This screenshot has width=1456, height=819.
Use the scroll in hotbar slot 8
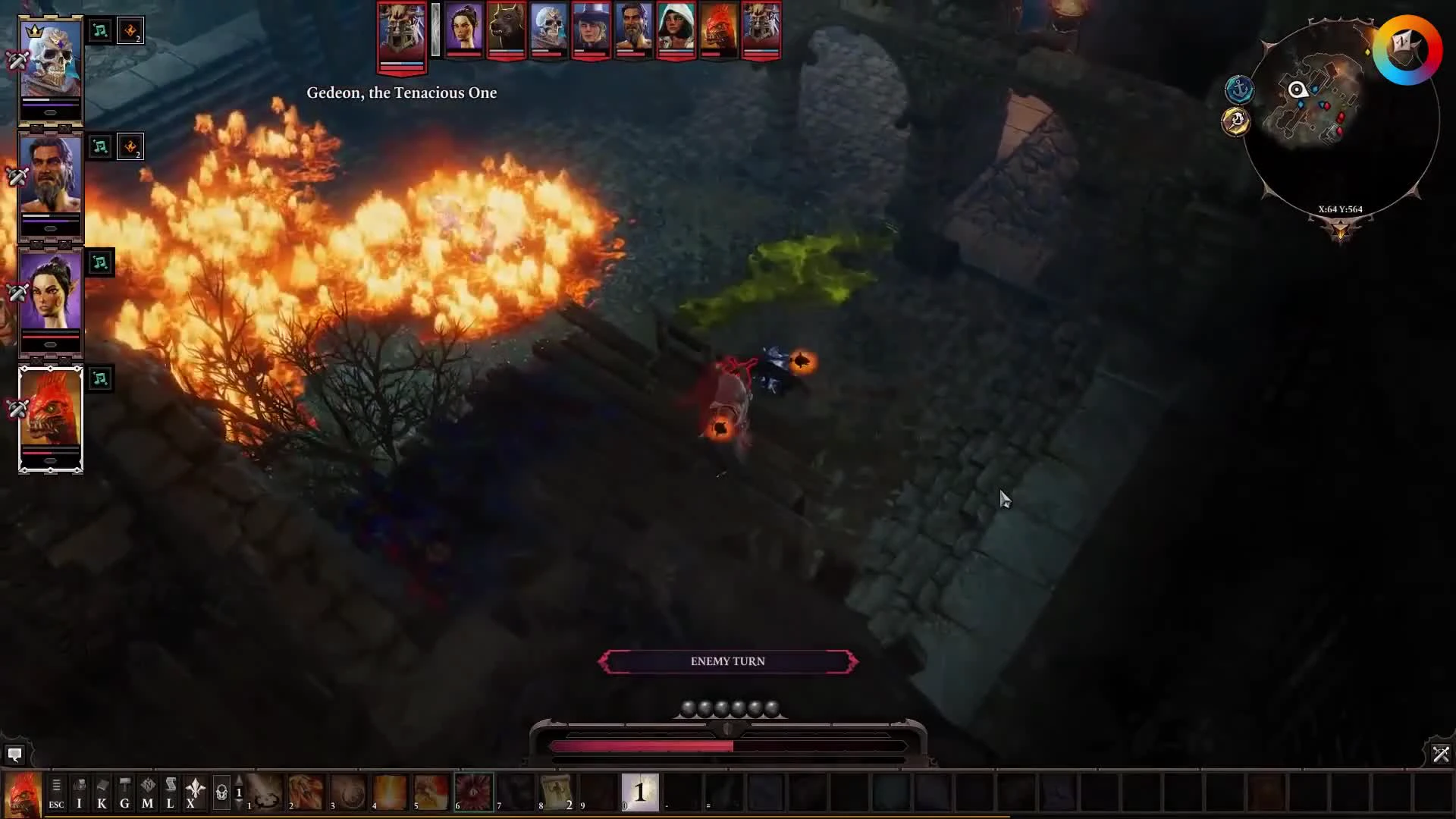557,792
